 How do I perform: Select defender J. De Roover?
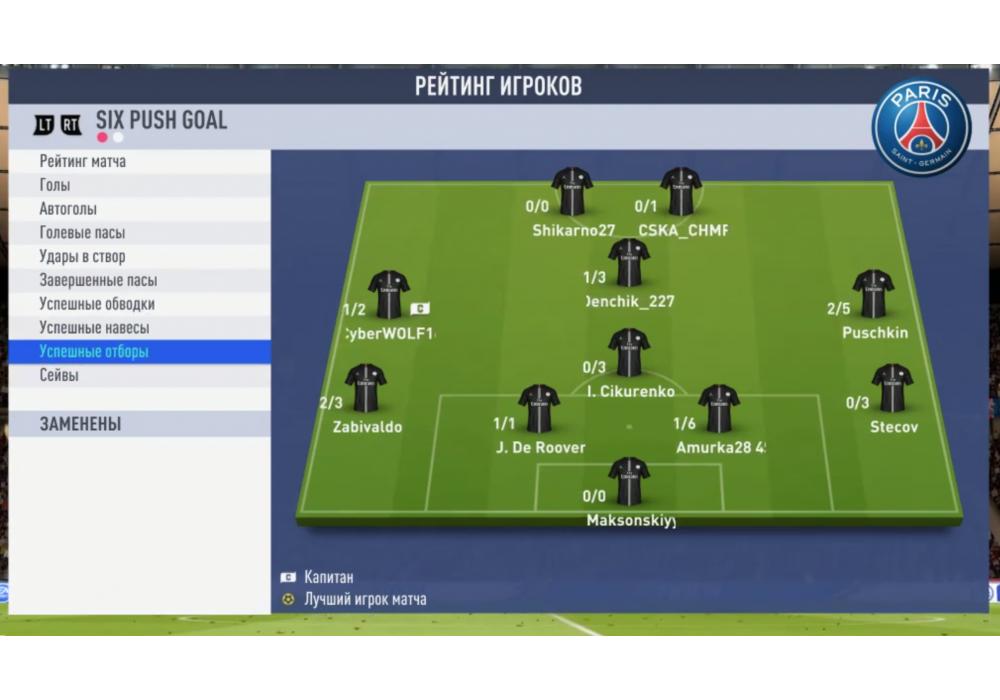tap(539, 408)
